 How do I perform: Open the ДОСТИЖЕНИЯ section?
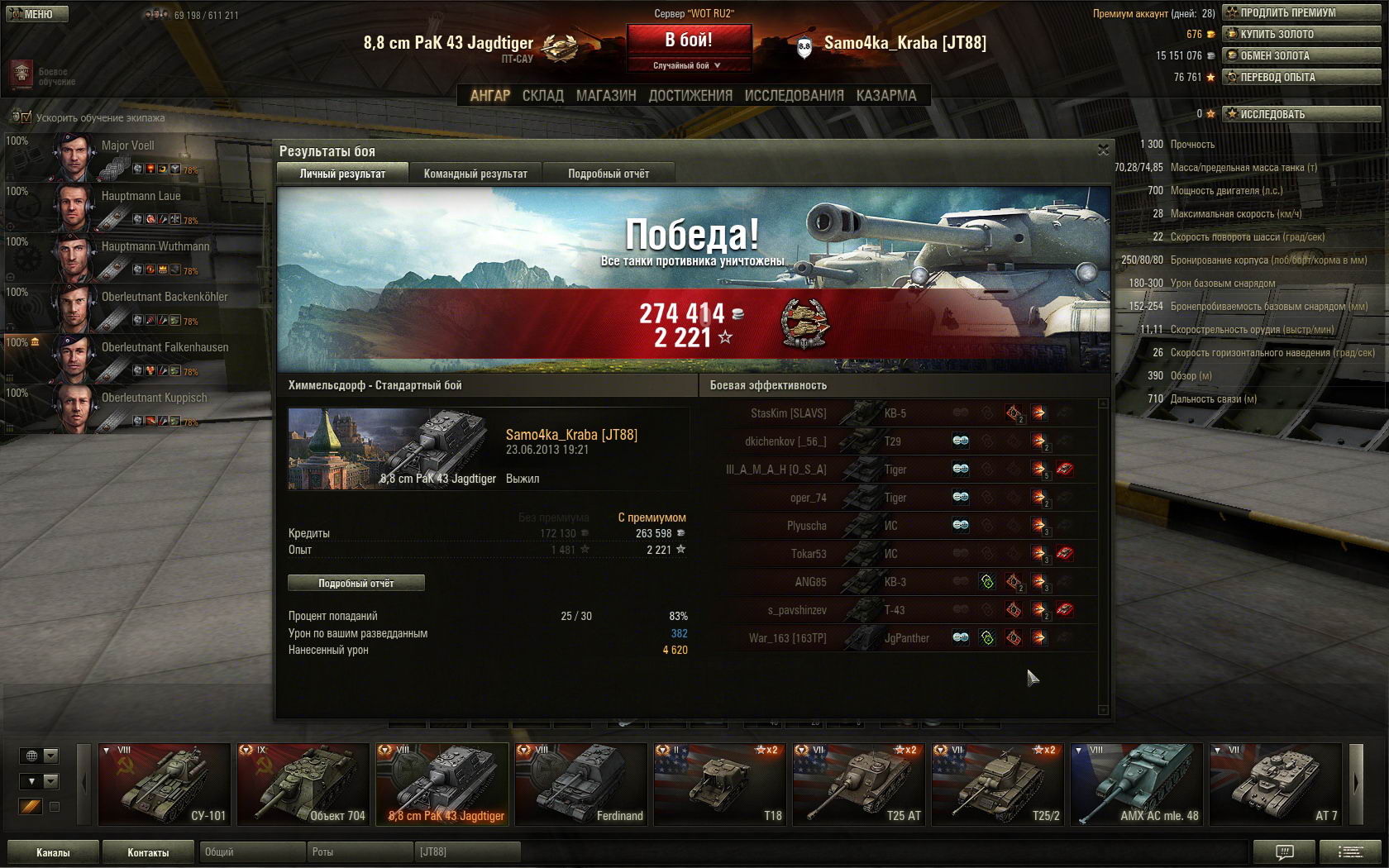[690, 96]
